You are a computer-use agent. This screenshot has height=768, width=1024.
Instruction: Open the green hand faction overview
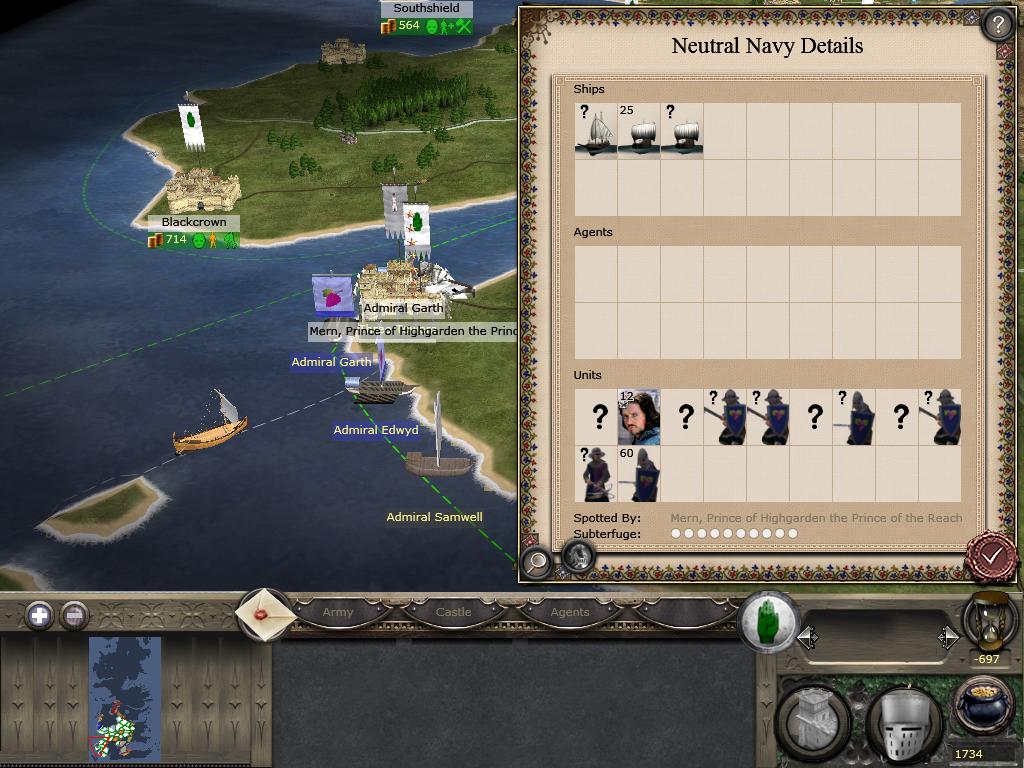(x=768, y=622)
